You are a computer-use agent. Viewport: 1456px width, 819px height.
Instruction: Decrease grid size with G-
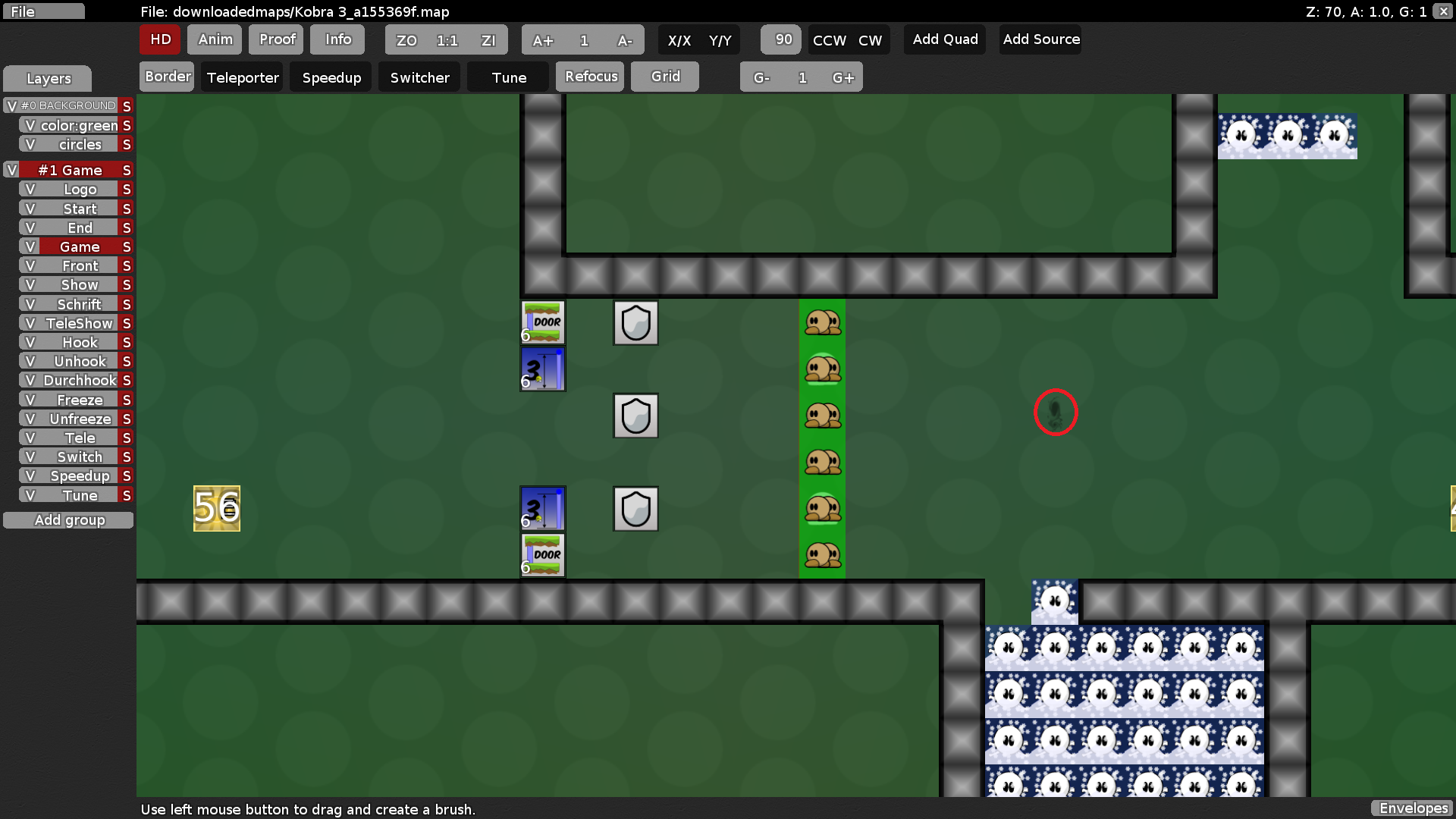762,77
